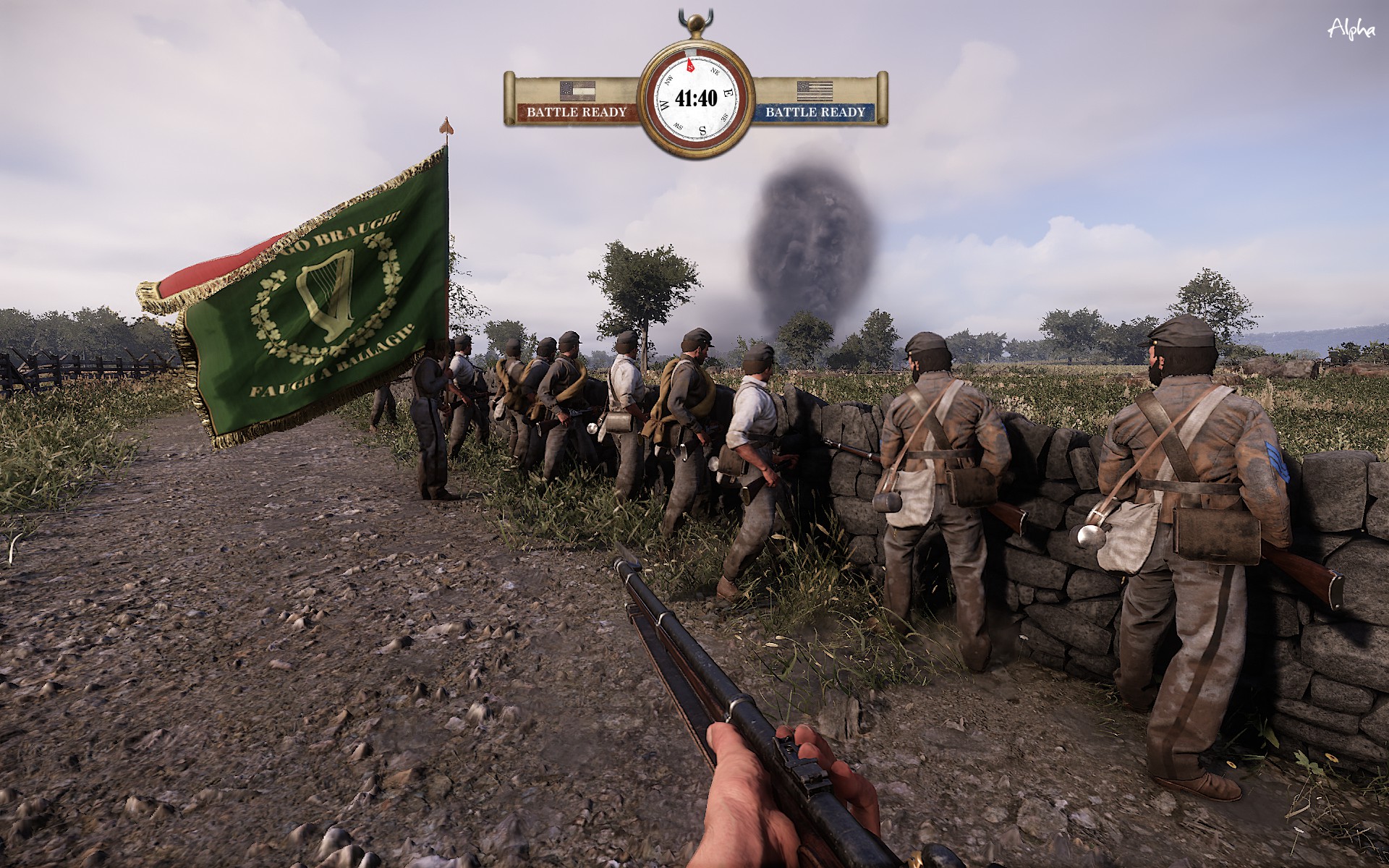Viewport: 1389px width, 868px height.
Task: Click the pocket watch compass dial
Action: pos(695,97)
